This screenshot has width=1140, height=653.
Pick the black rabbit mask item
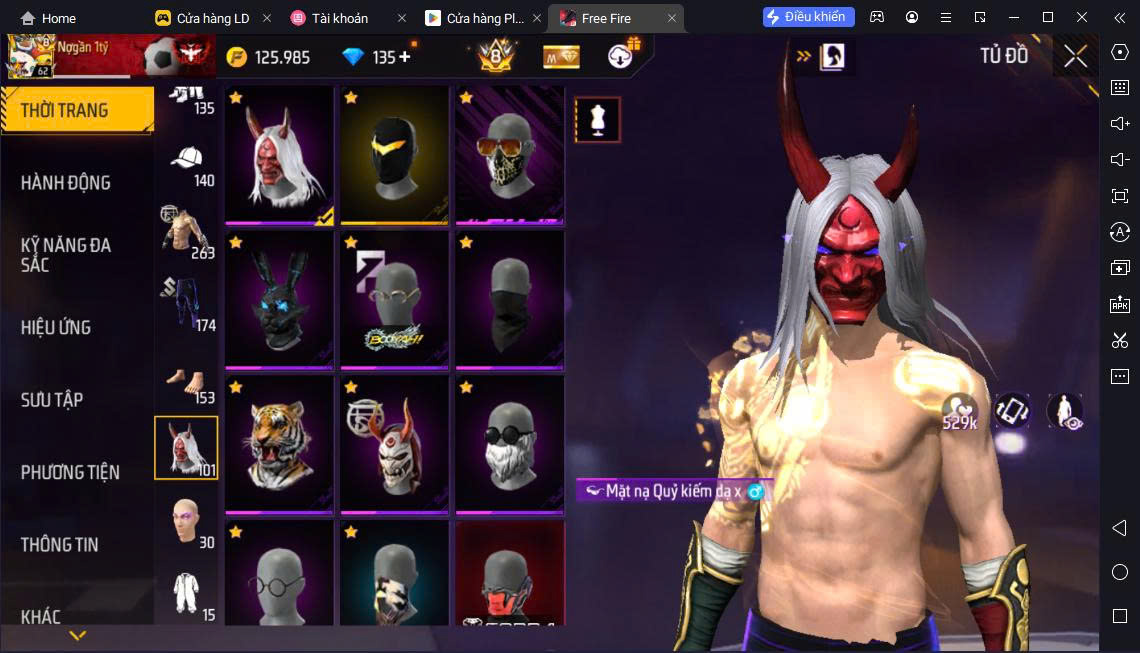(x=280, y=299)
